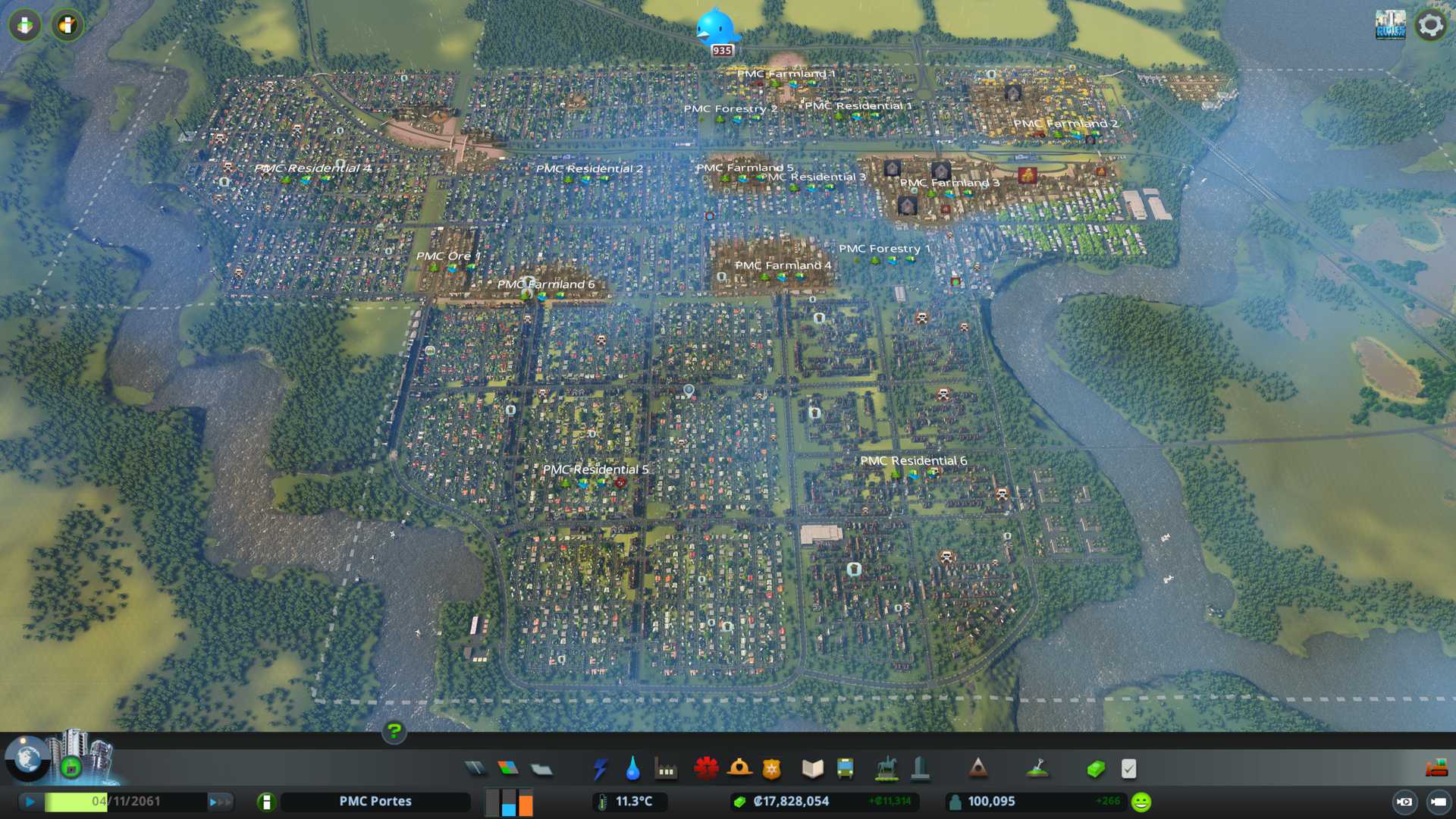Click the play button beside the date
Image resolution: width=1456 pixels, height=819 pixels.
point(30,802)
